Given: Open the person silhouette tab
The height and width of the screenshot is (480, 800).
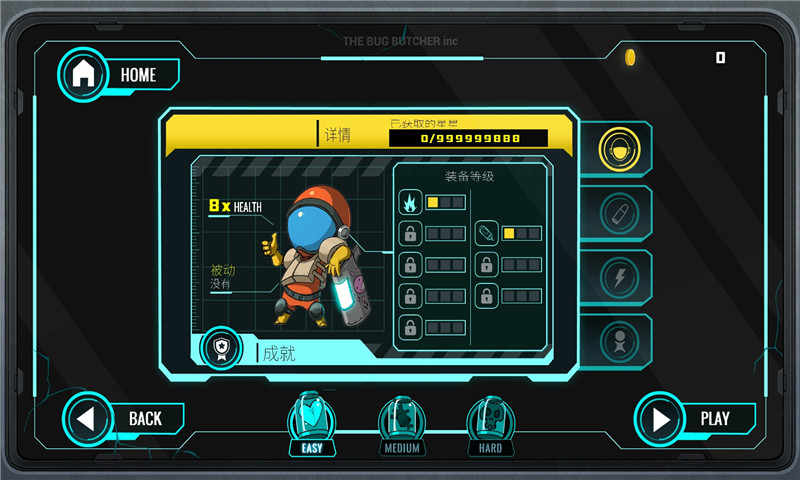Looking at the screenshot, I should (x=619, y=341).
